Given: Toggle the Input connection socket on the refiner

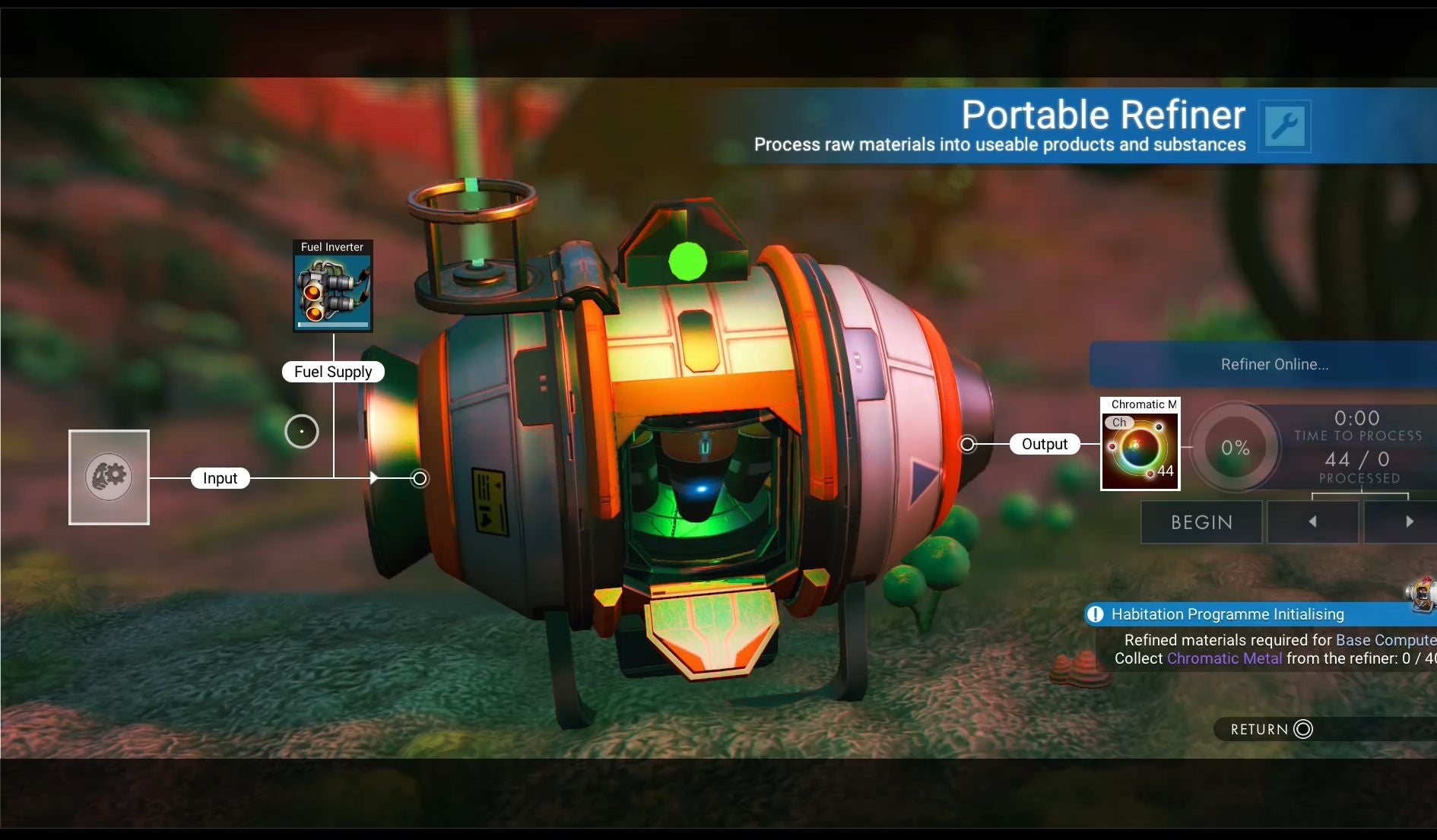Looking at the screenshot, I should point(418,478).
